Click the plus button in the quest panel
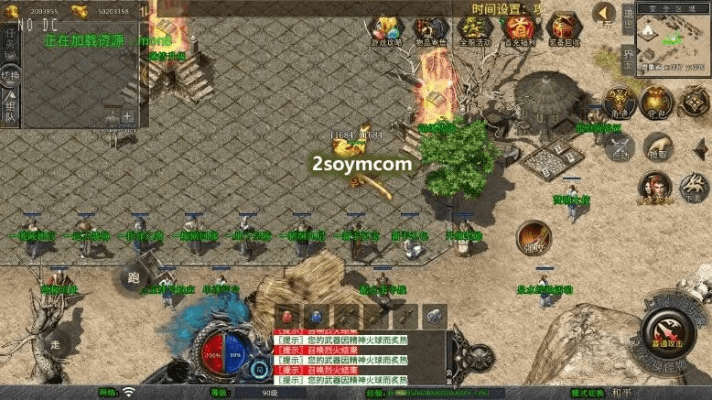The image size is (712, 400). pos(127,116)
